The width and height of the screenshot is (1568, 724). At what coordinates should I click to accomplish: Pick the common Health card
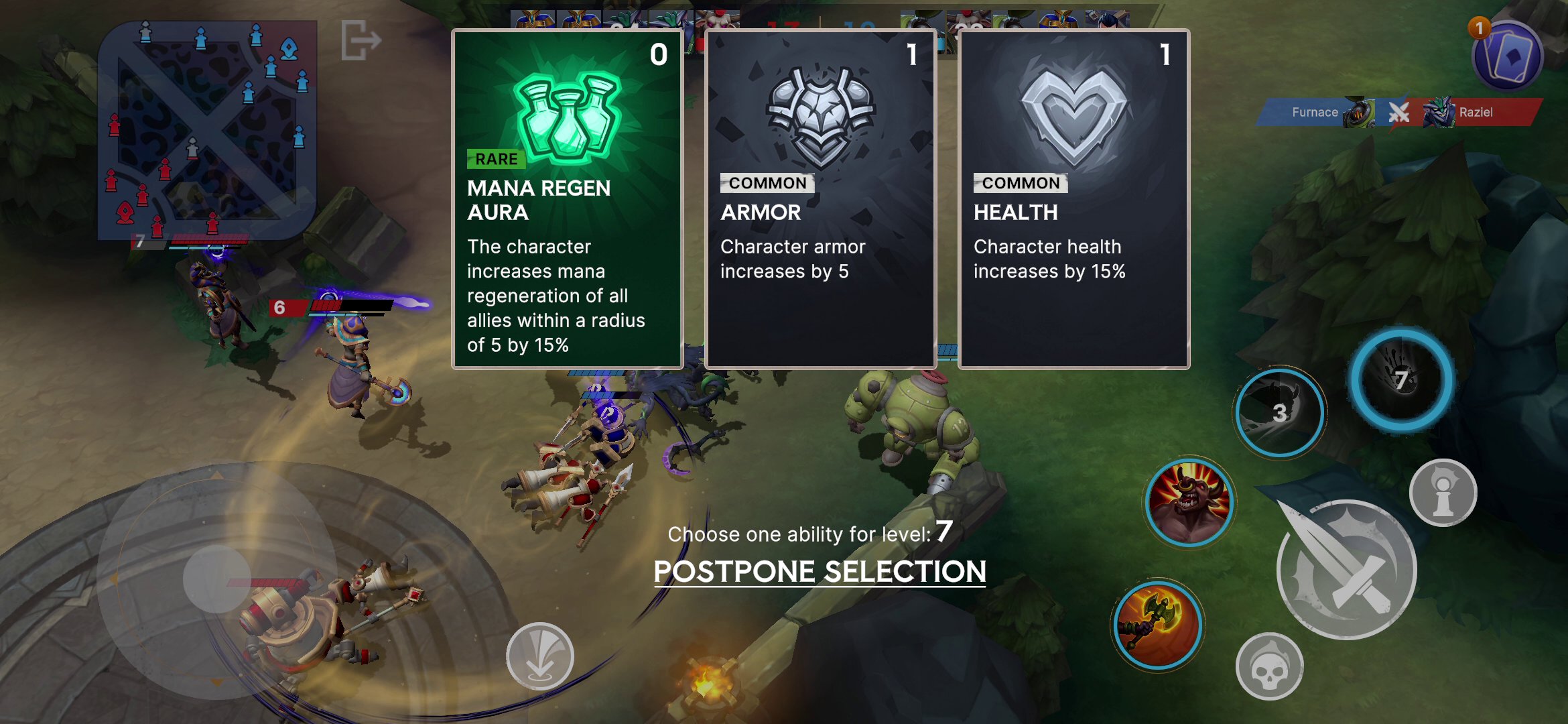(1073, 199)
